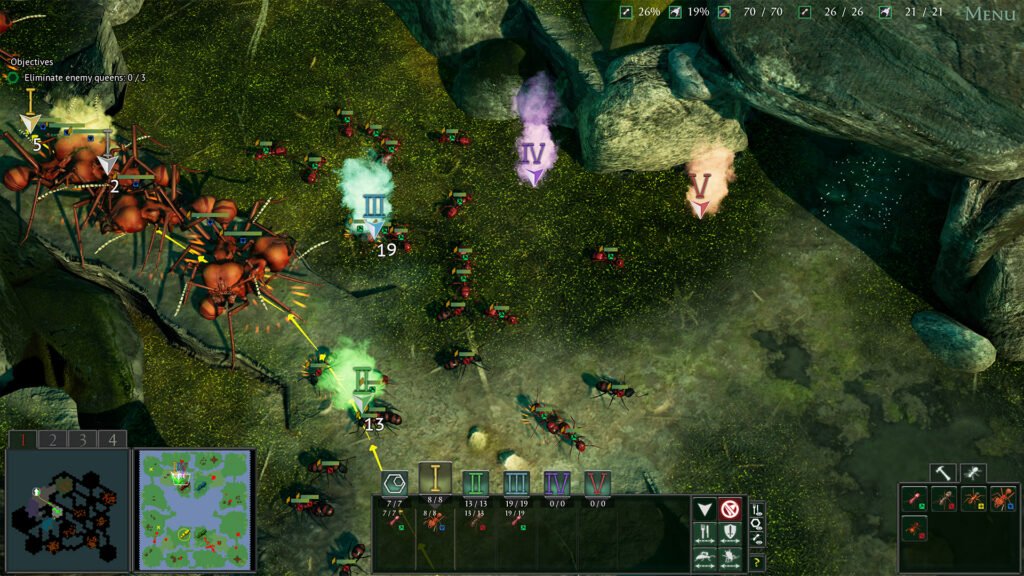Screen dimensions: 1024x576
Task: Toggle the fork and knife feeding behaviour
Action: pos(704,534)
